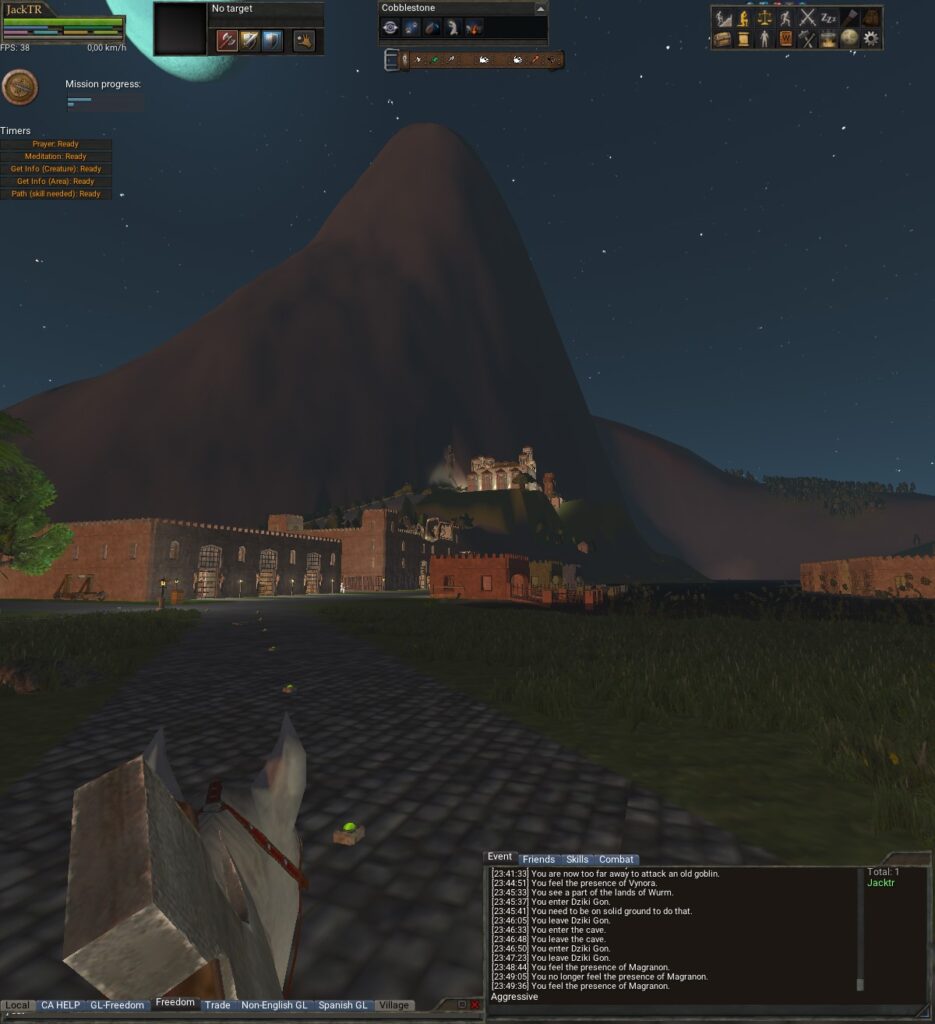The image size is (935, 1024).
Task: Show the Combat log tab
Action: click(616, 859)
